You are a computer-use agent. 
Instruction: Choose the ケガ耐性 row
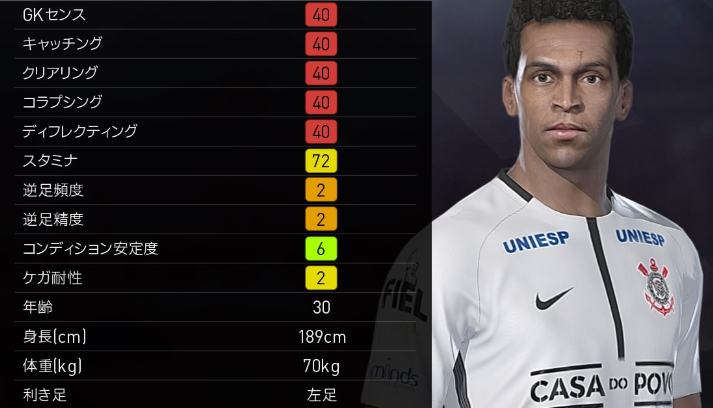[x=215, y=277]
